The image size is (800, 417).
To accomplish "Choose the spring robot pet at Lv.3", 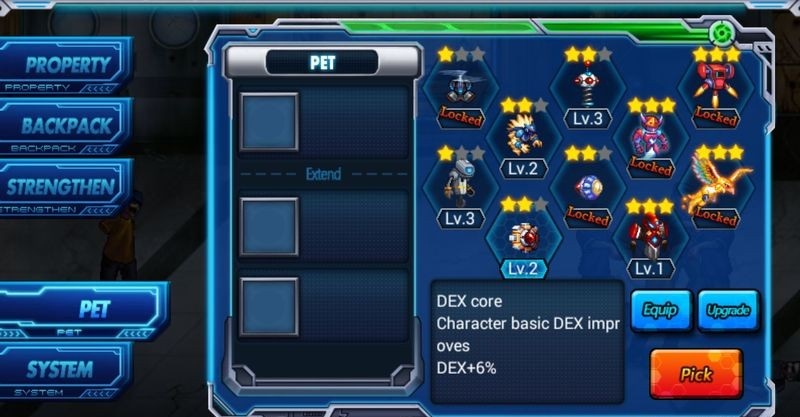I will [587, 92].
